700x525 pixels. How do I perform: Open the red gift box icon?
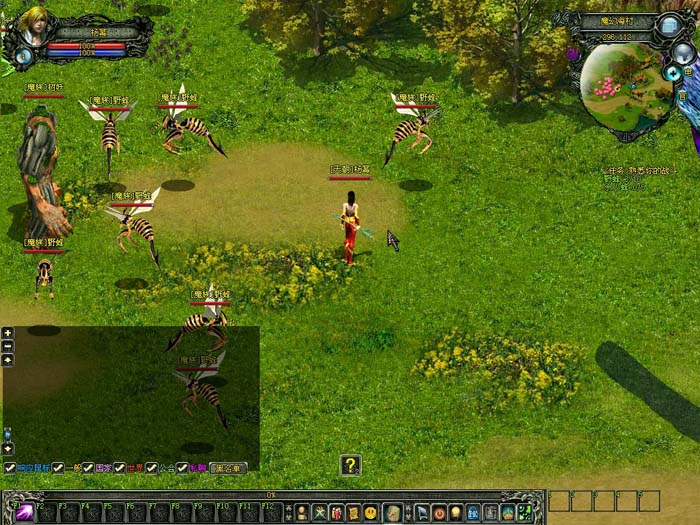pyautogui.click(x=336, y=512)
